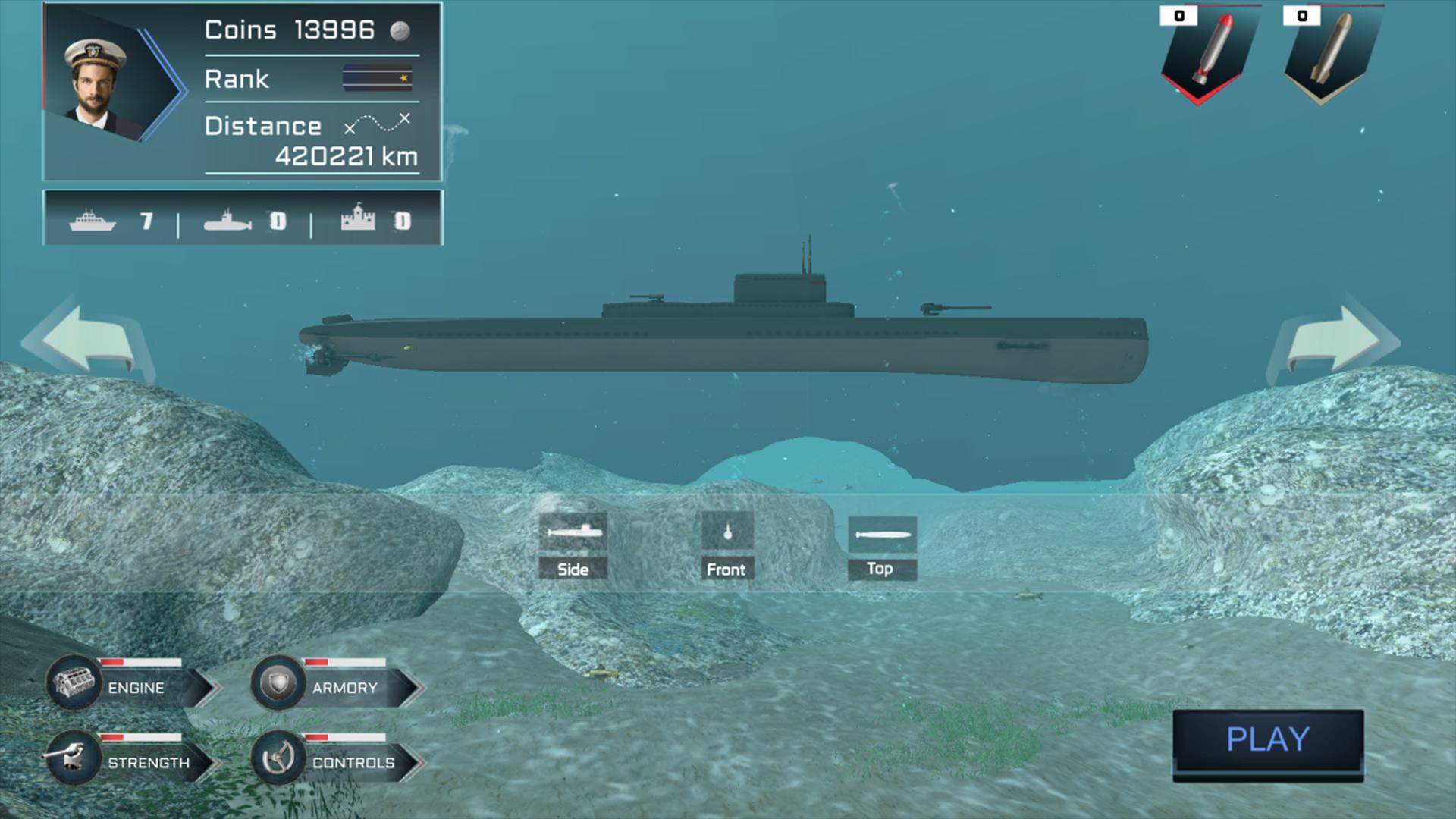
Task: Upgrade the Engine
Action: click(133, 686)
